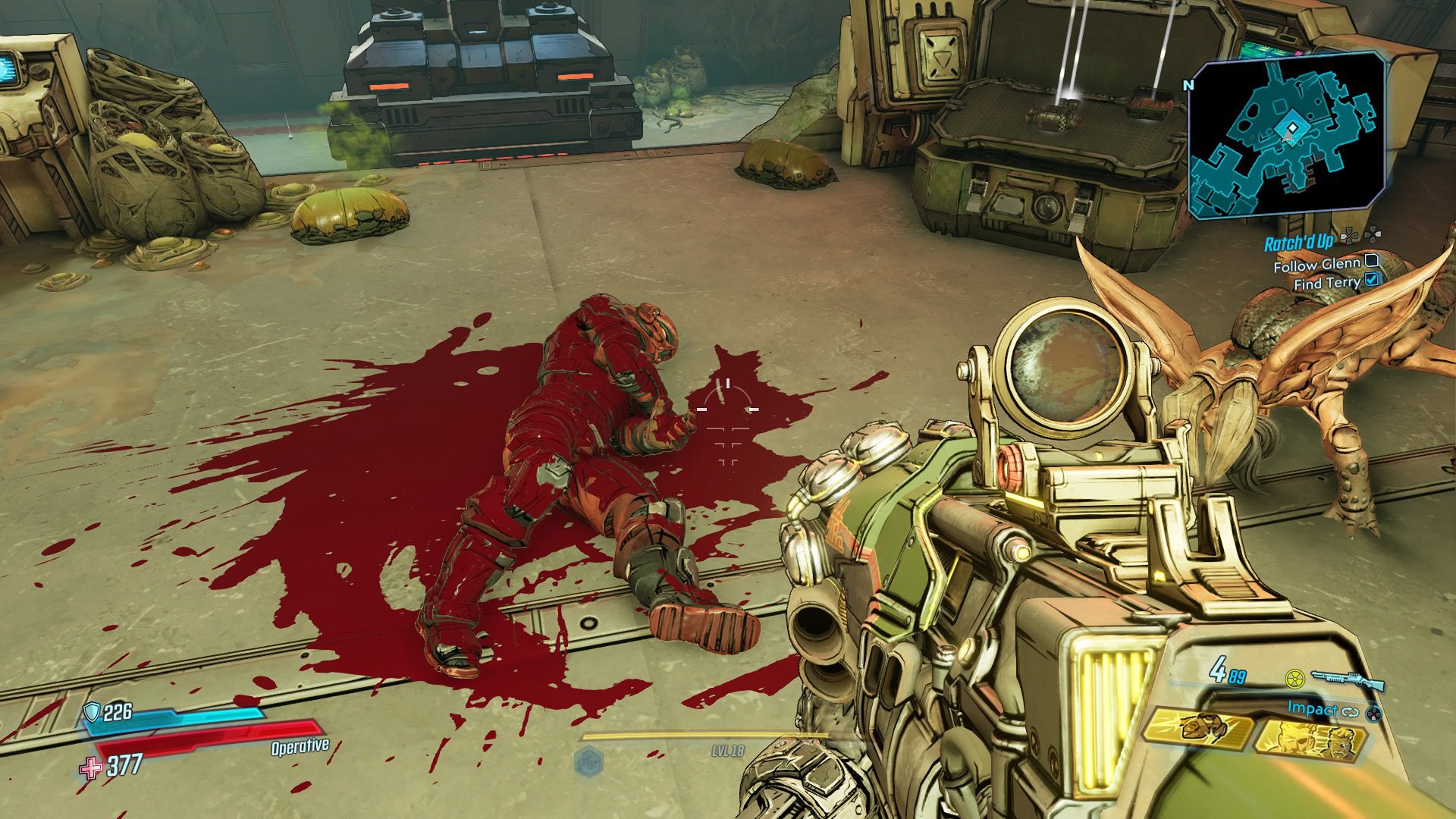Click the Follow Glenn objective

1316,265
